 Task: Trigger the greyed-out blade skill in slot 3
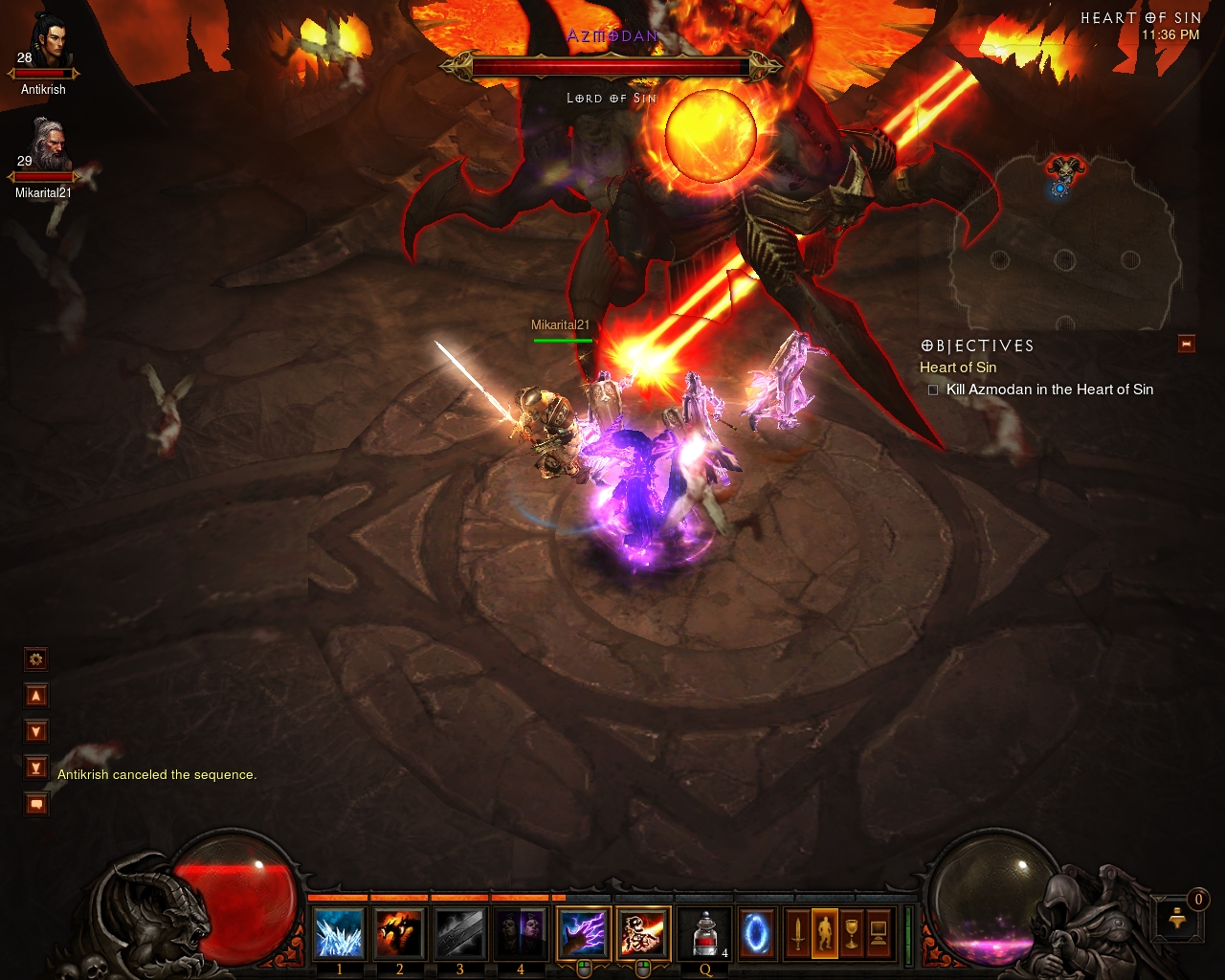460,933
